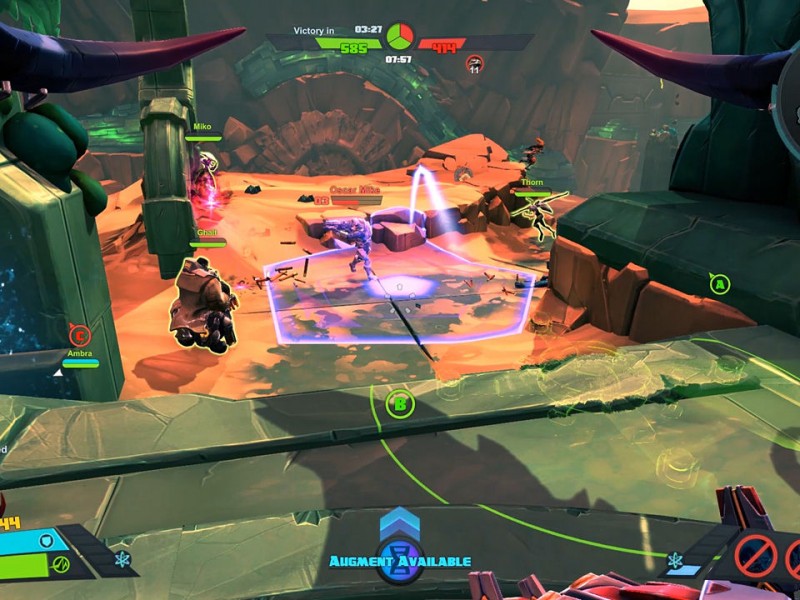
Task: Click the atom icon beside the health bars
Action: pos(122,558)
